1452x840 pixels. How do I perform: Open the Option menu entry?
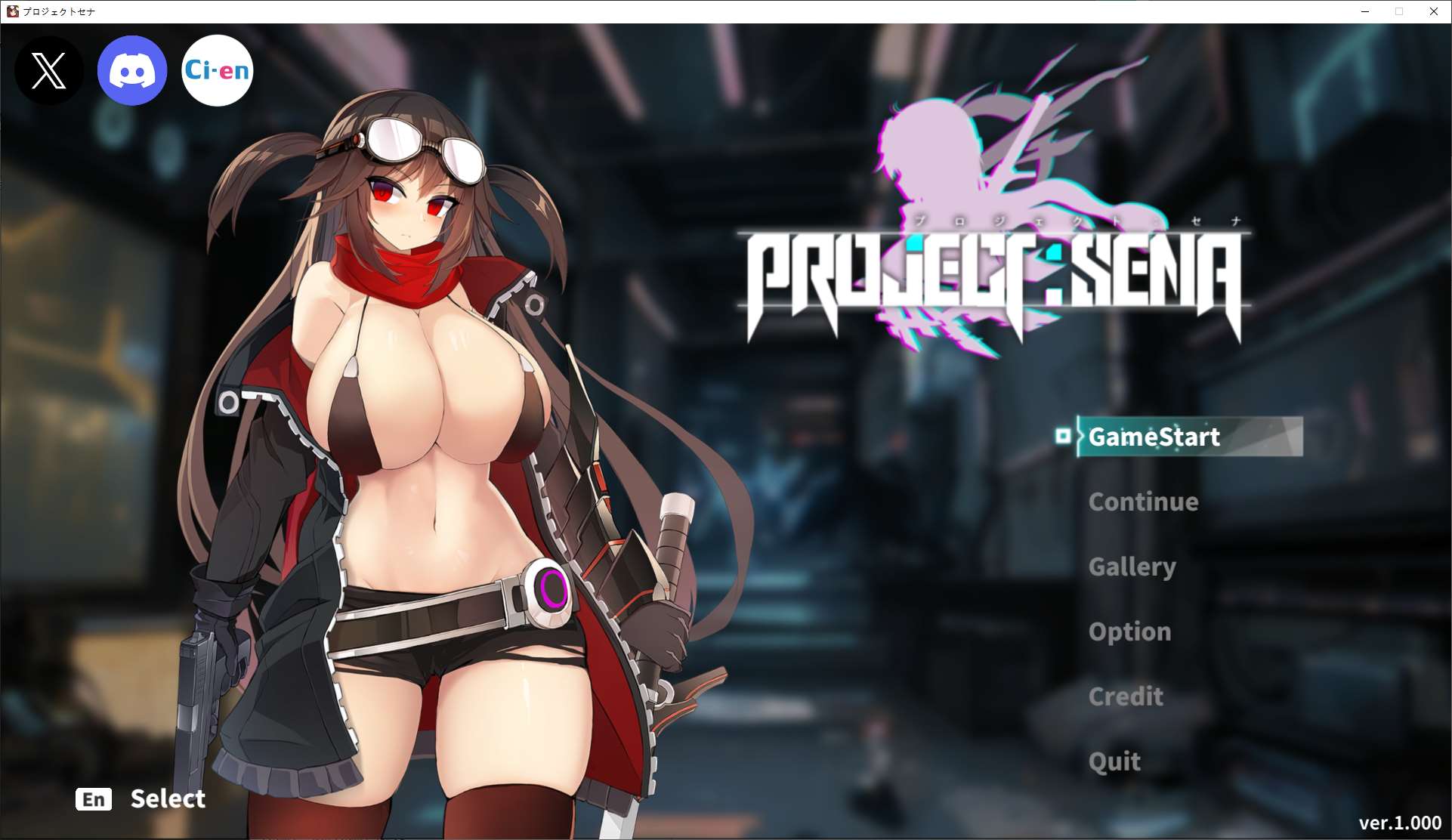1129,632
